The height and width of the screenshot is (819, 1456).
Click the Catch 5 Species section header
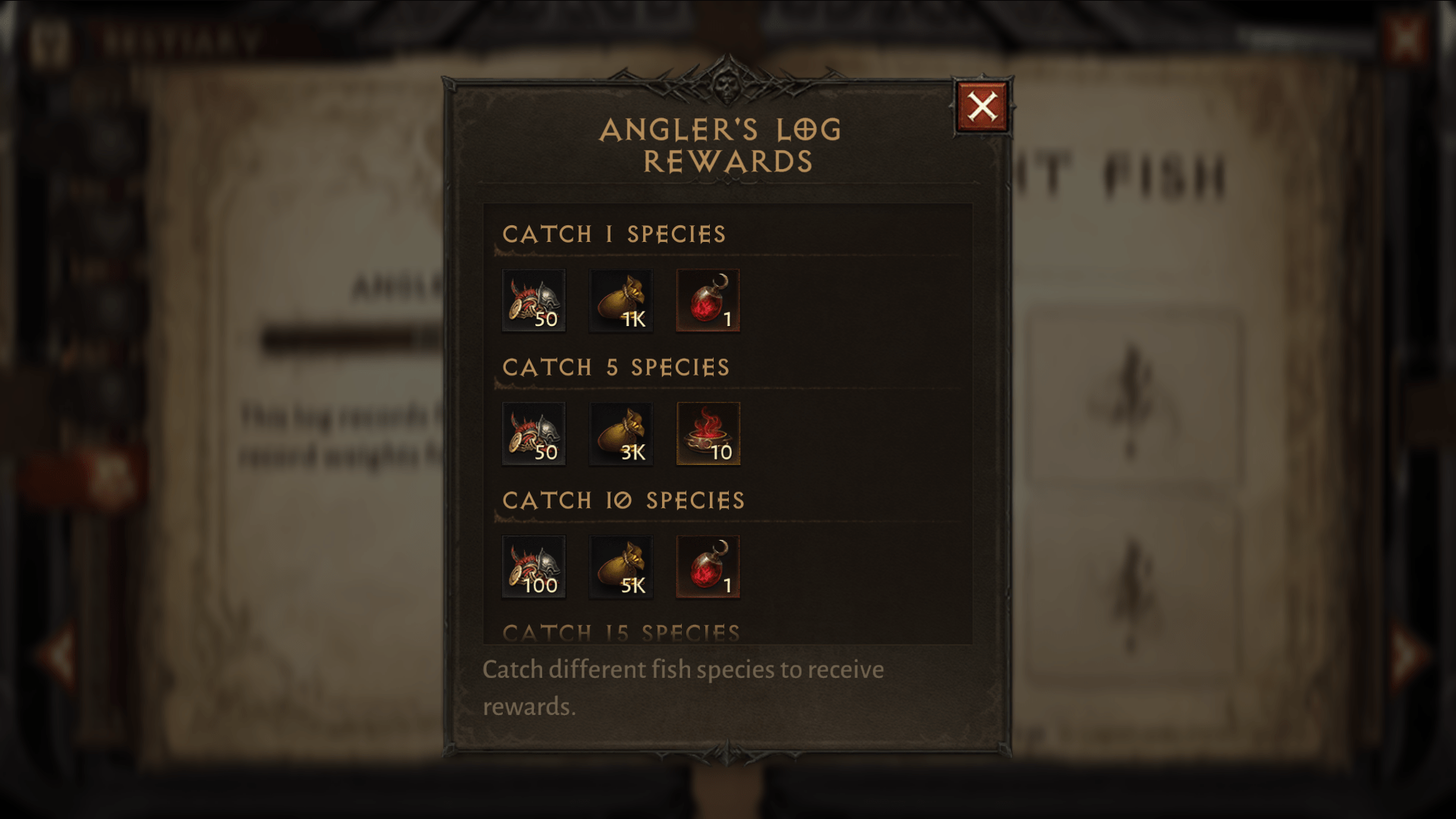coord(617,367)
